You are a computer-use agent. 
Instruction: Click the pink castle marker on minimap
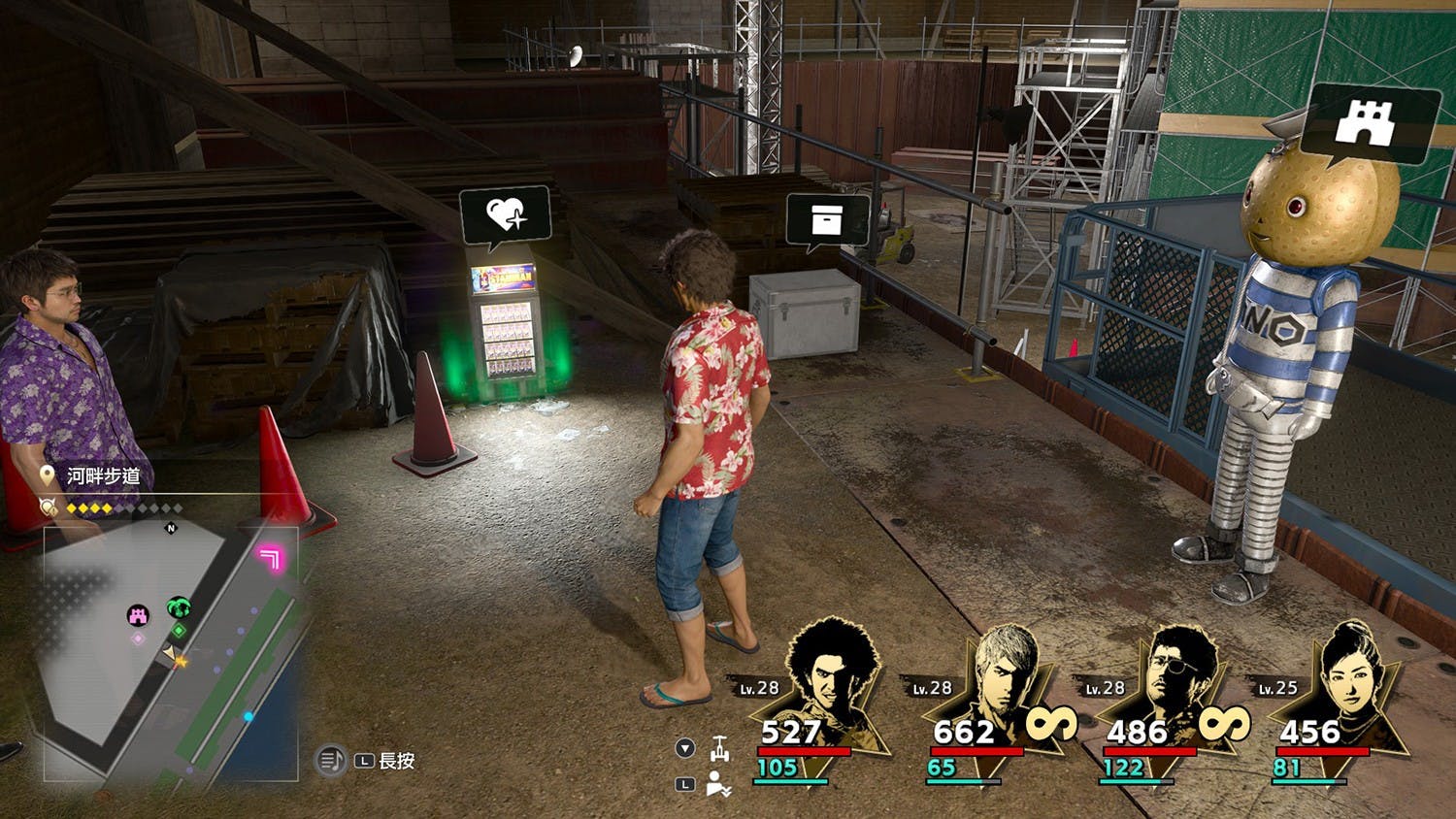click(139, 614)
